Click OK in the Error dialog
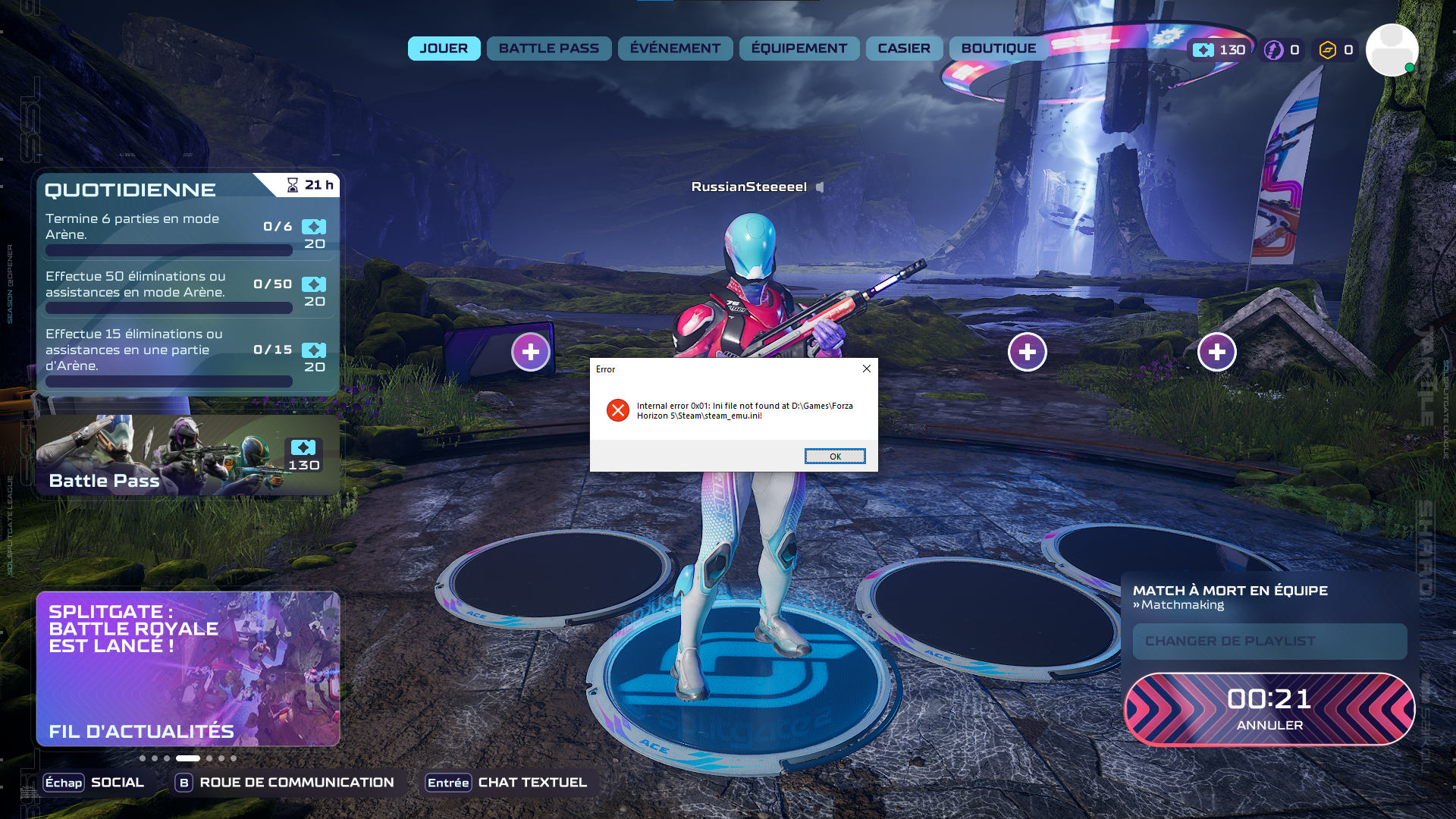 coord(834,457)
